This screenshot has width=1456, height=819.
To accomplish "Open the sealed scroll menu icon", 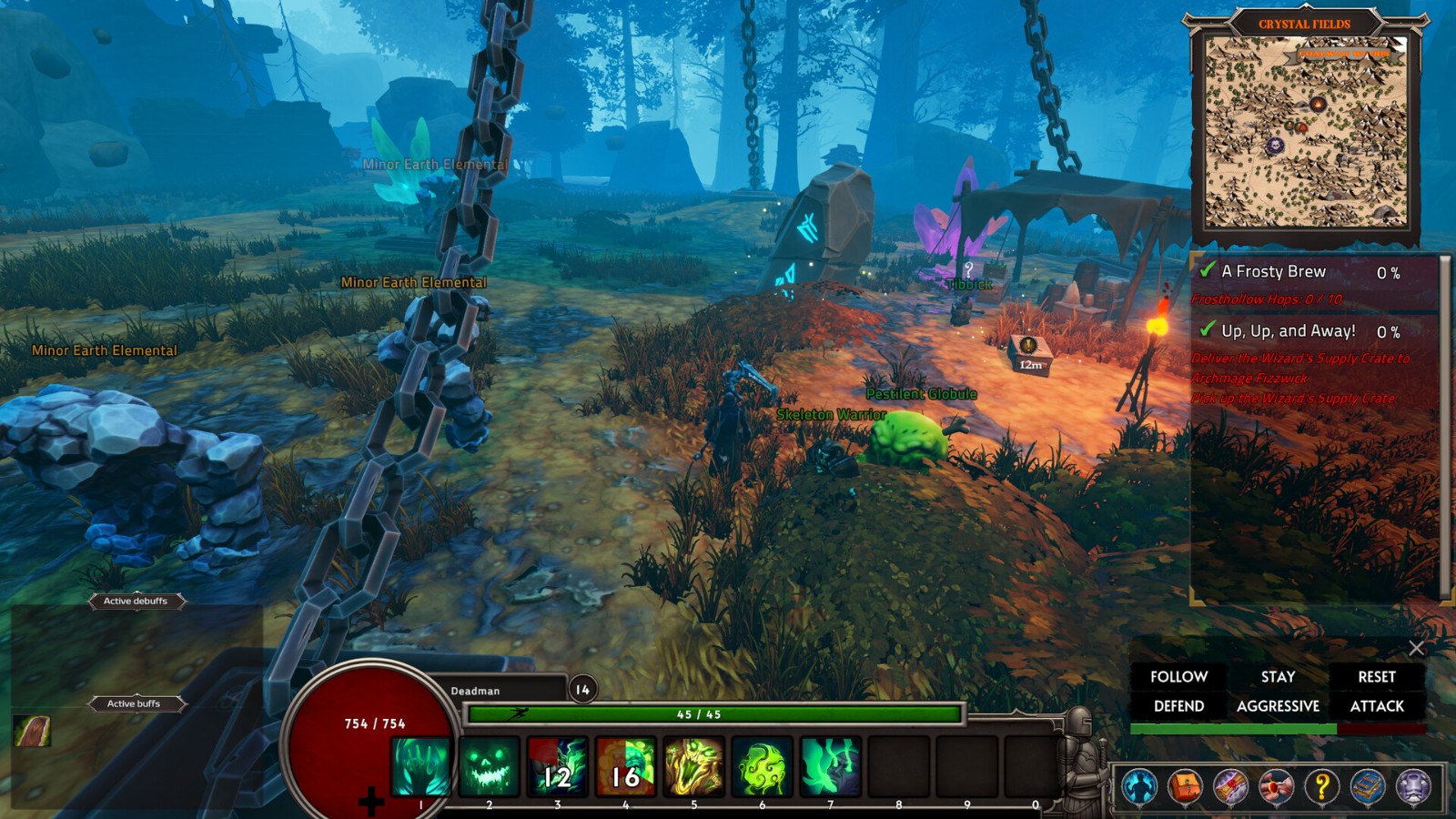I will tap(1230, 786).
